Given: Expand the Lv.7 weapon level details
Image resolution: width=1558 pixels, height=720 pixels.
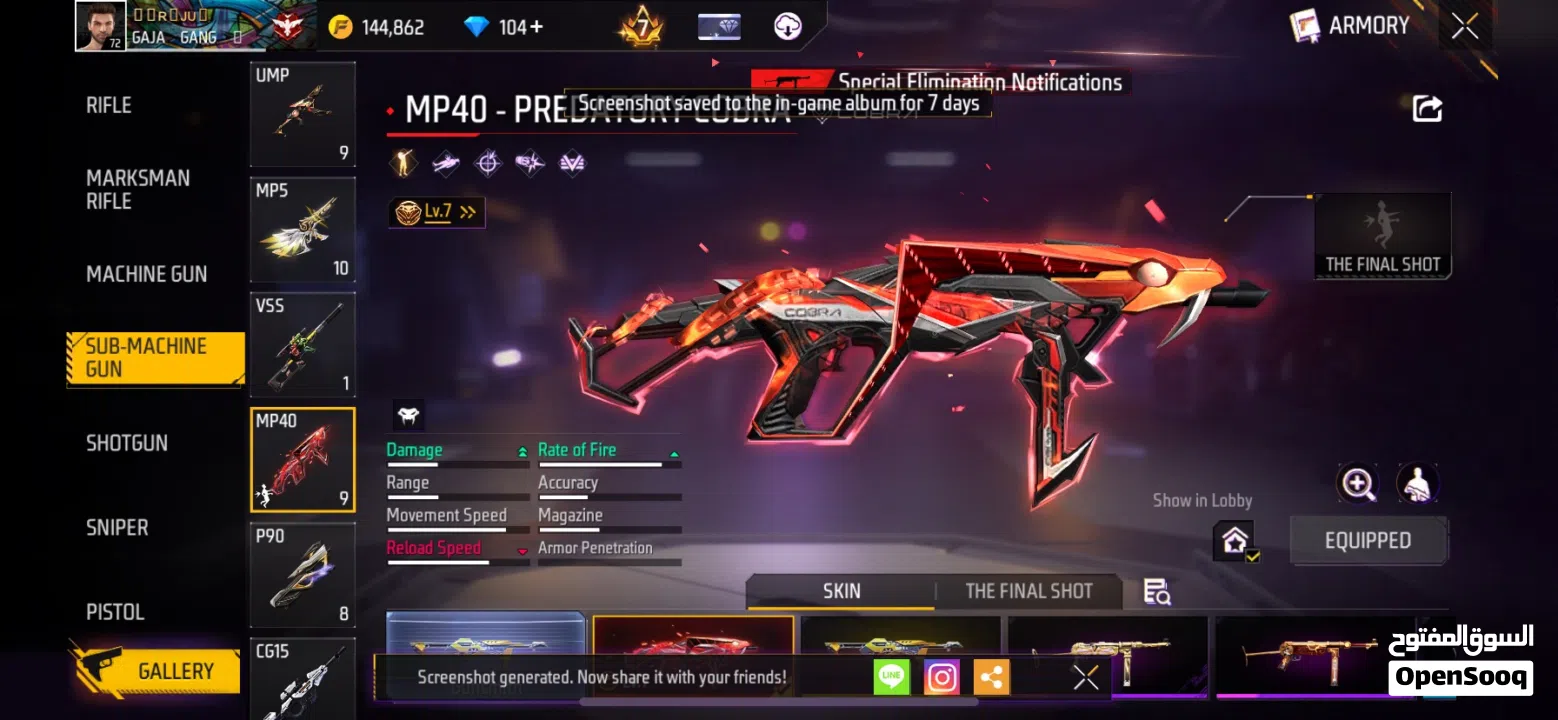Looking at the screenshot, I should (x=437, y=212).
